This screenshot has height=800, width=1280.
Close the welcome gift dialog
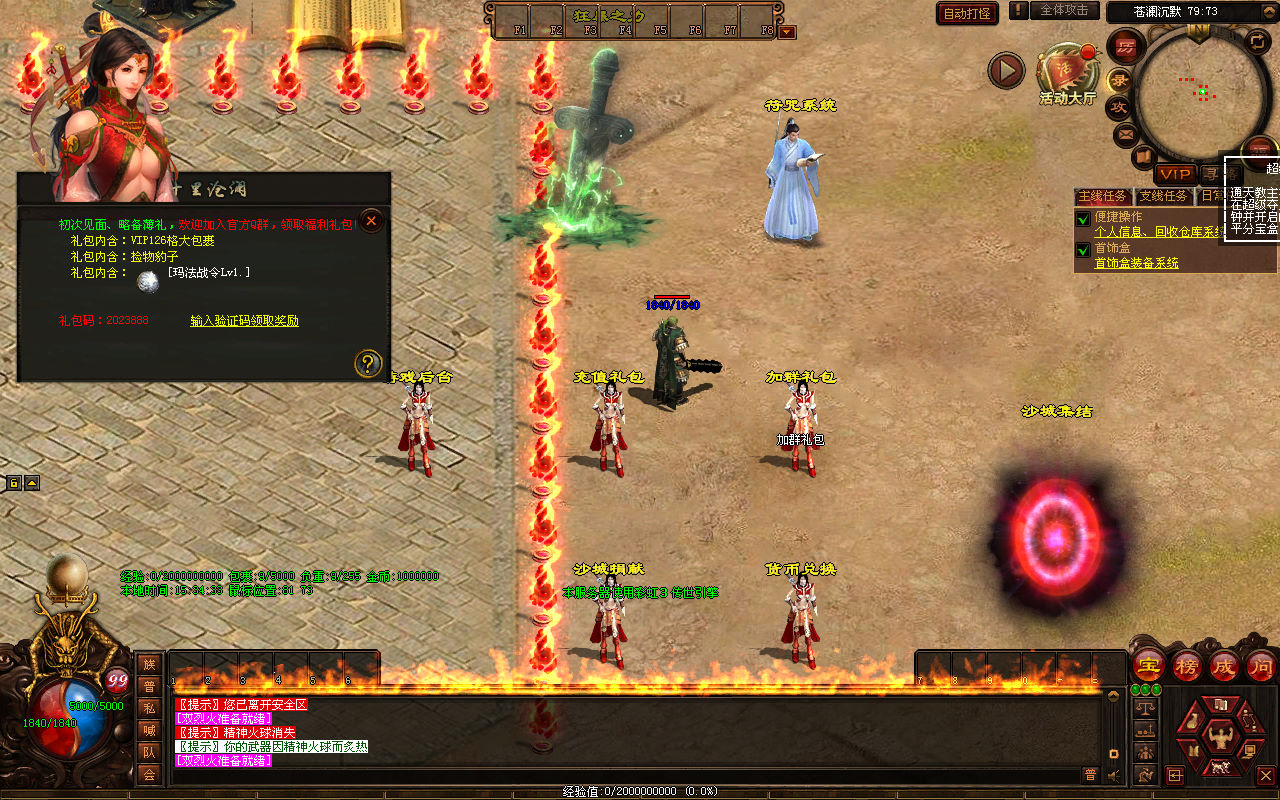point(371,220)
